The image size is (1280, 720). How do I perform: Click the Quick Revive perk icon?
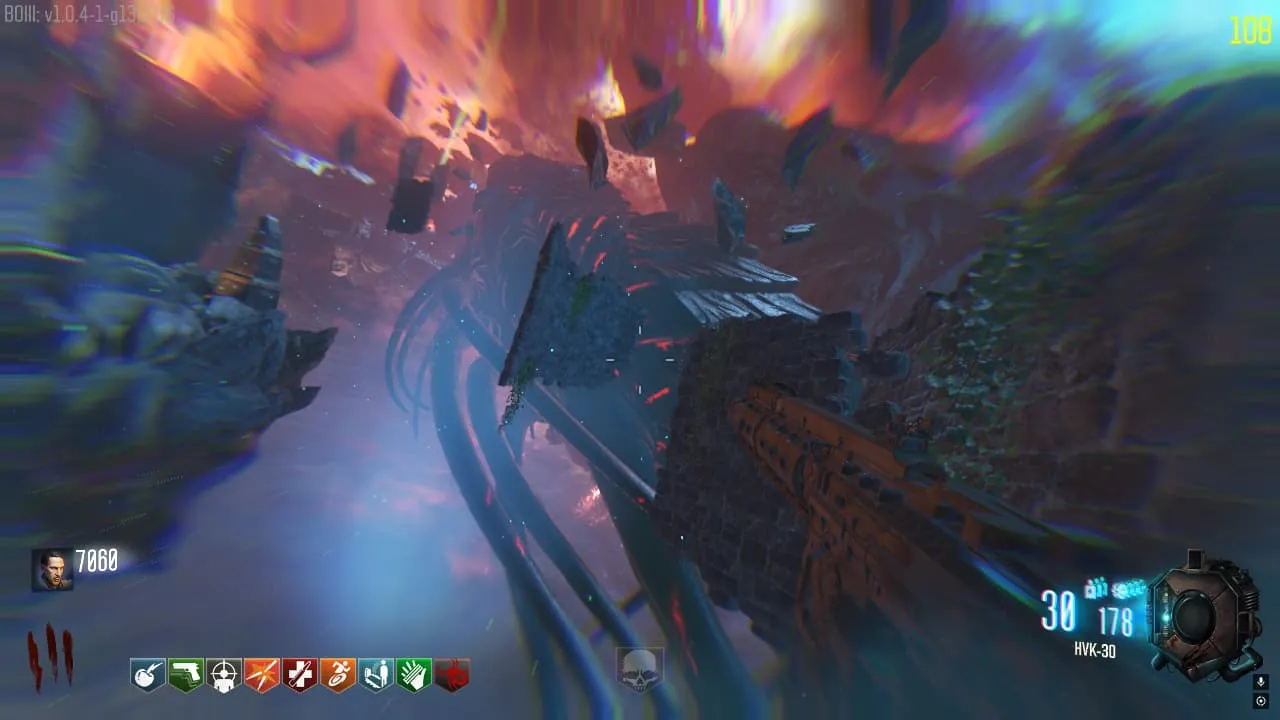(376, 674)
